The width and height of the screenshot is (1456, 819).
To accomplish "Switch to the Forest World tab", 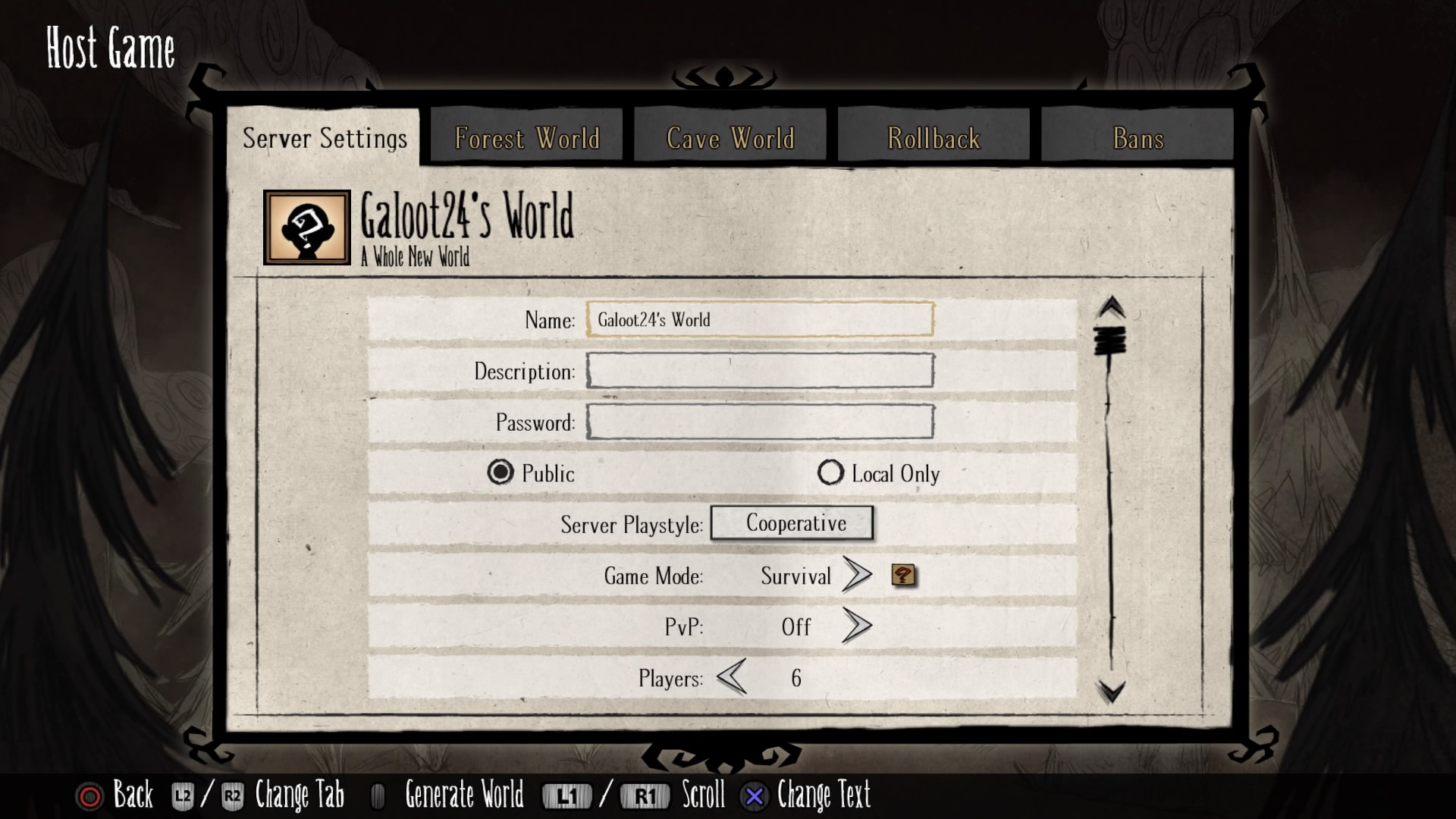I will coord(526,138).
